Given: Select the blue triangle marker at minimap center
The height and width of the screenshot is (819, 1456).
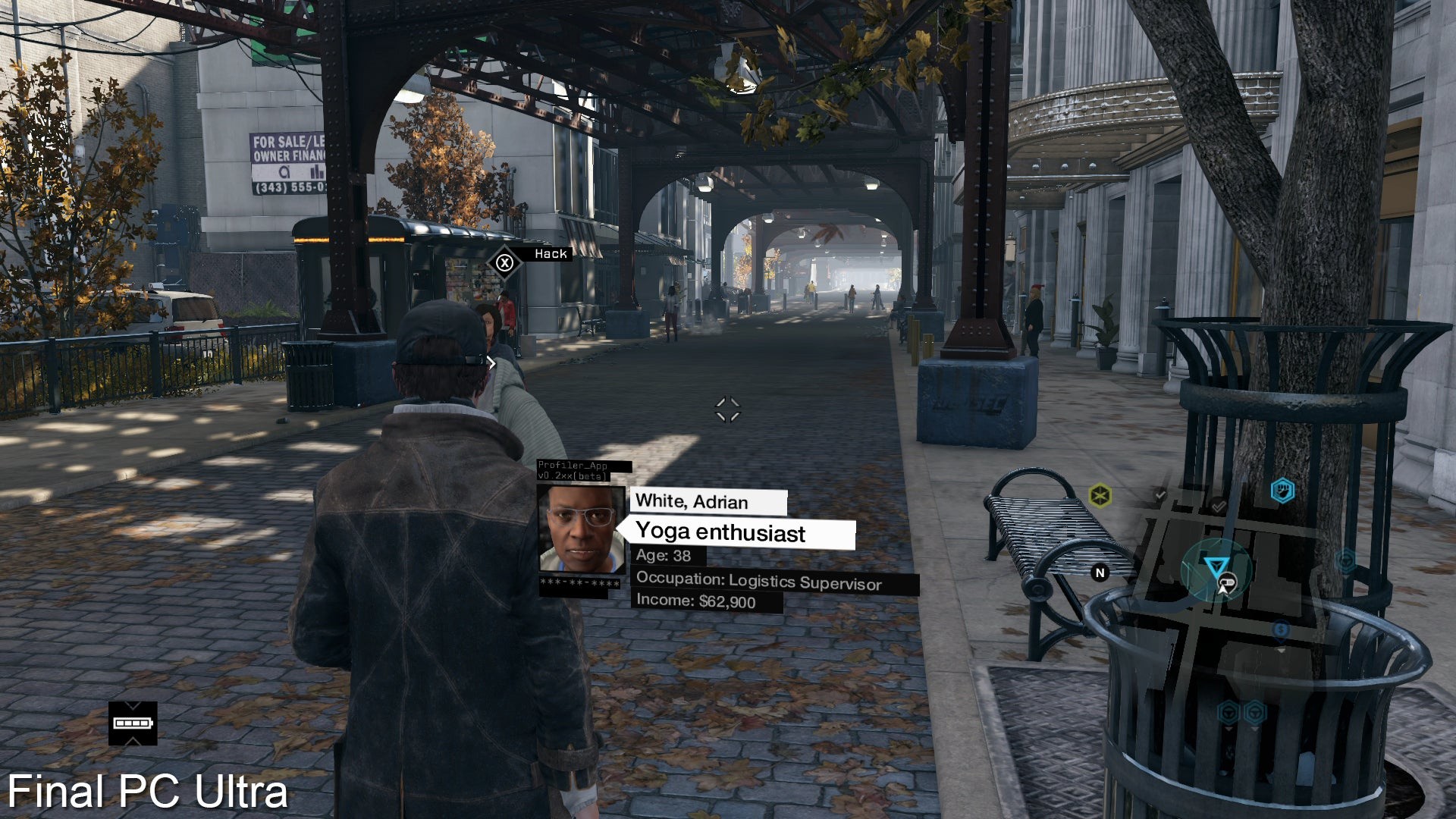Looking at the screenshot, I should tap(1215, 566).
